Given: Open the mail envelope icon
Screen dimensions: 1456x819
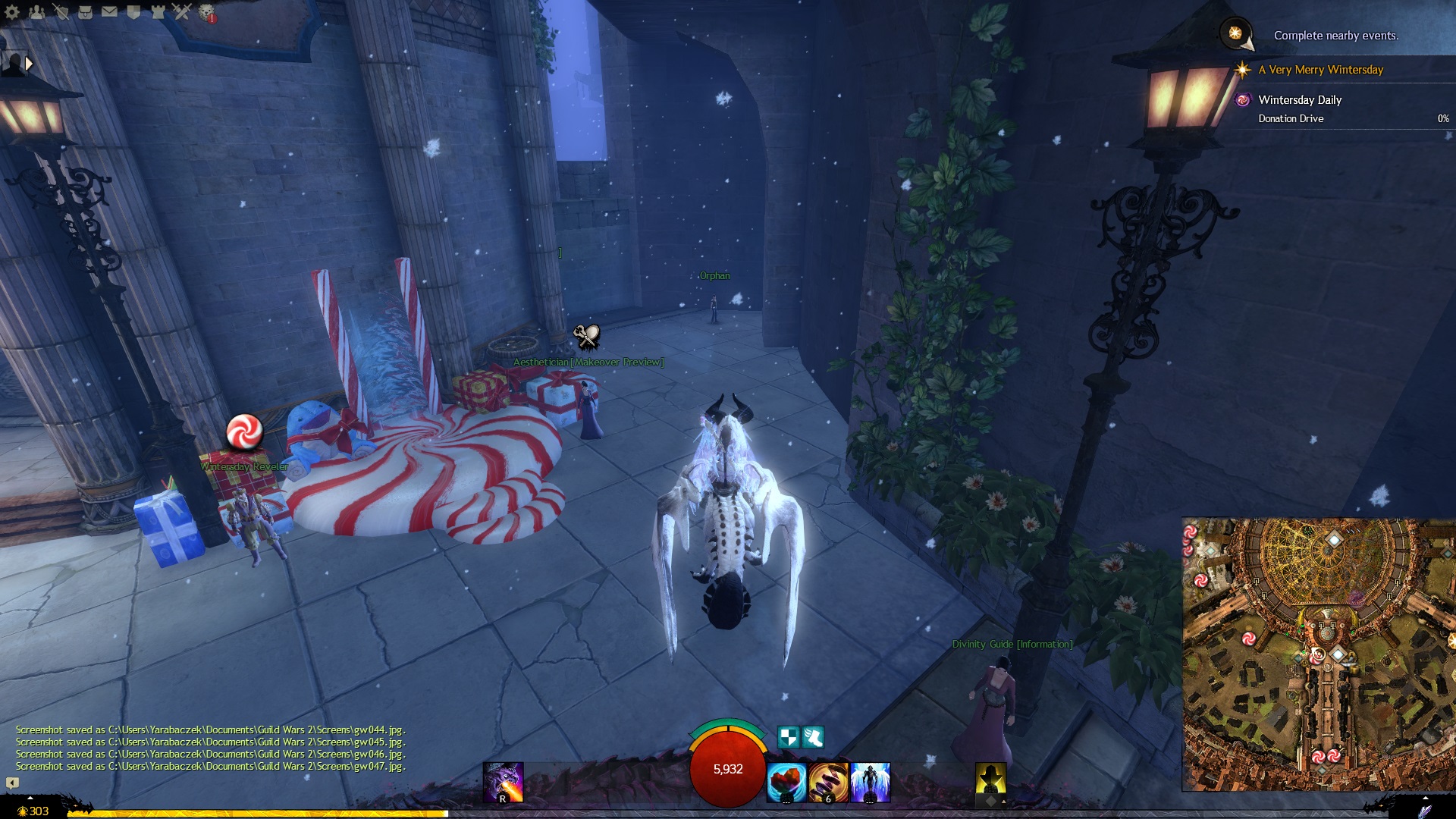Looking at the screenshot, I should click(x=109, y=12).
